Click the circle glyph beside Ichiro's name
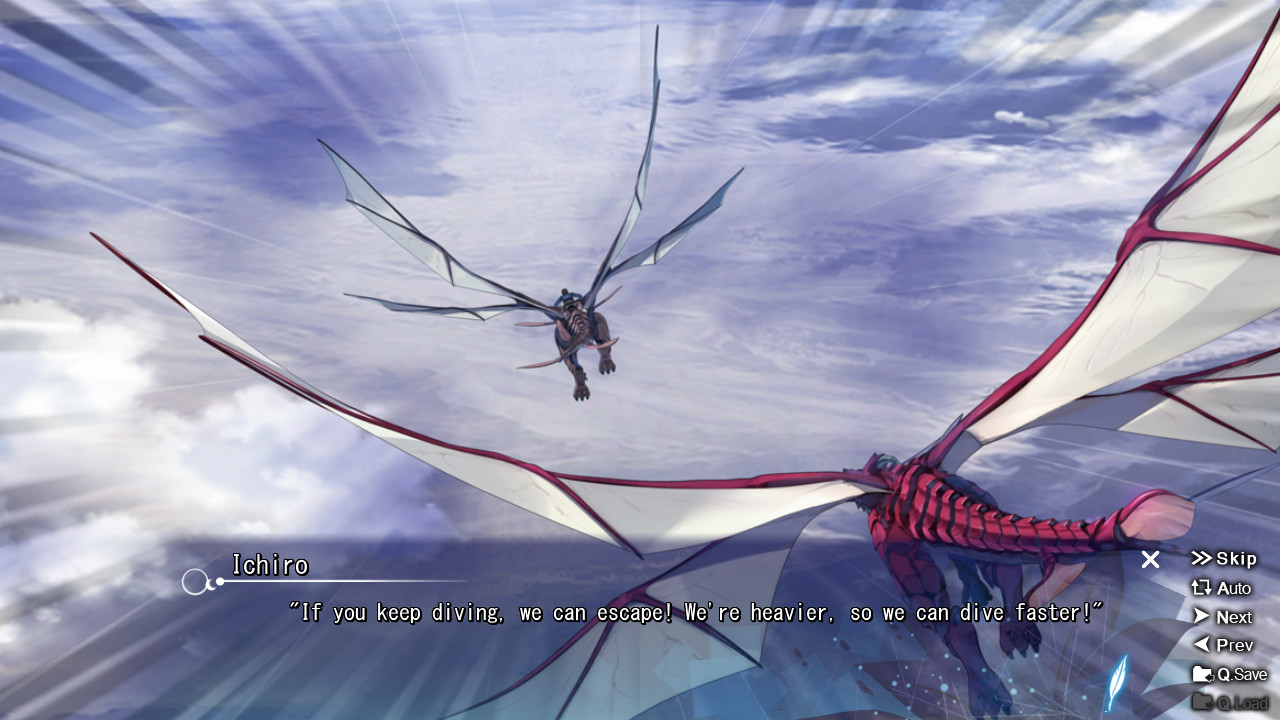 coord(193,580)
